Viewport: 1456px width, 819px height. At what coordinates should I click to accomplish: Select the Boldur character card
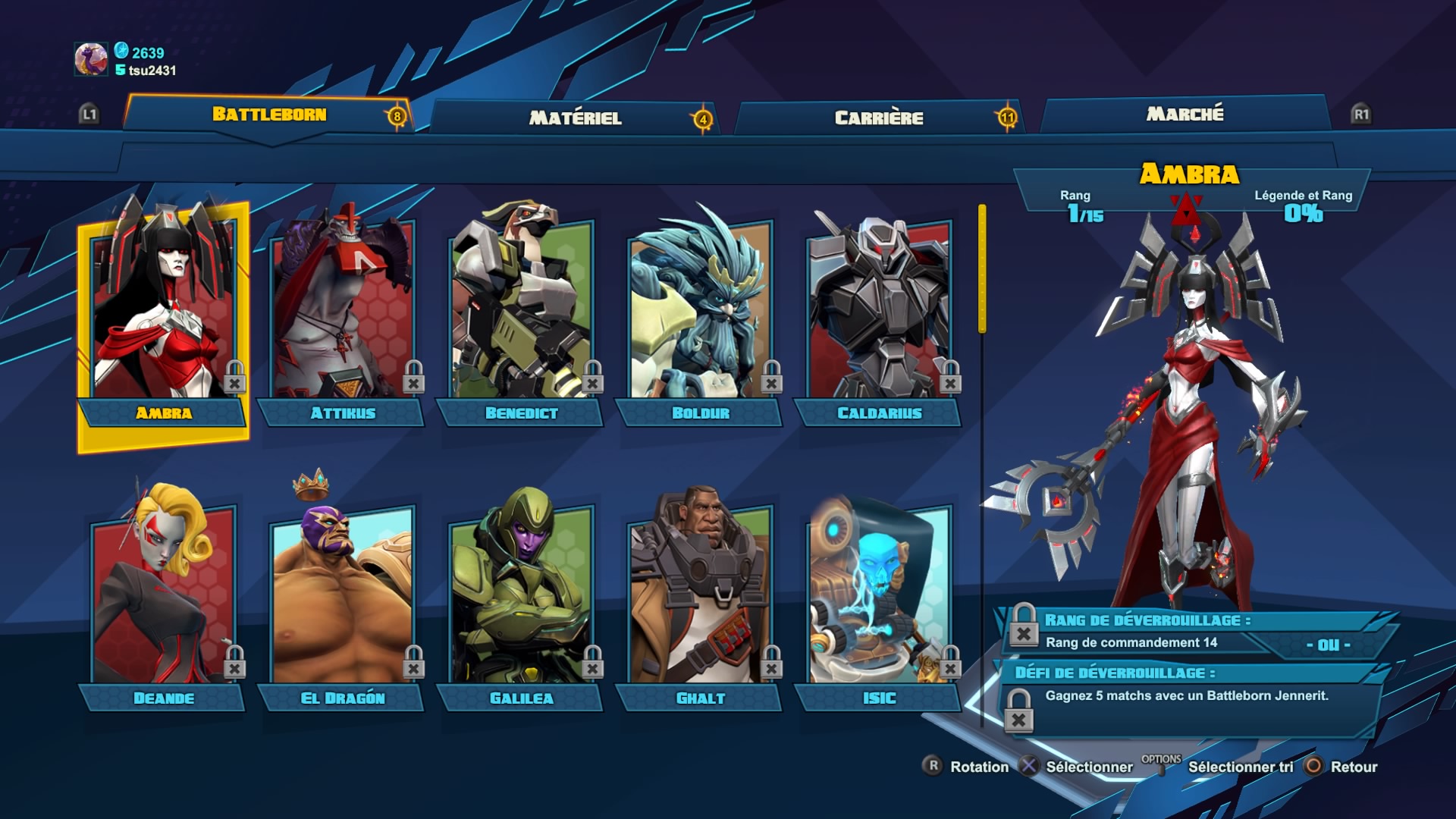click(x=700, y=318)
